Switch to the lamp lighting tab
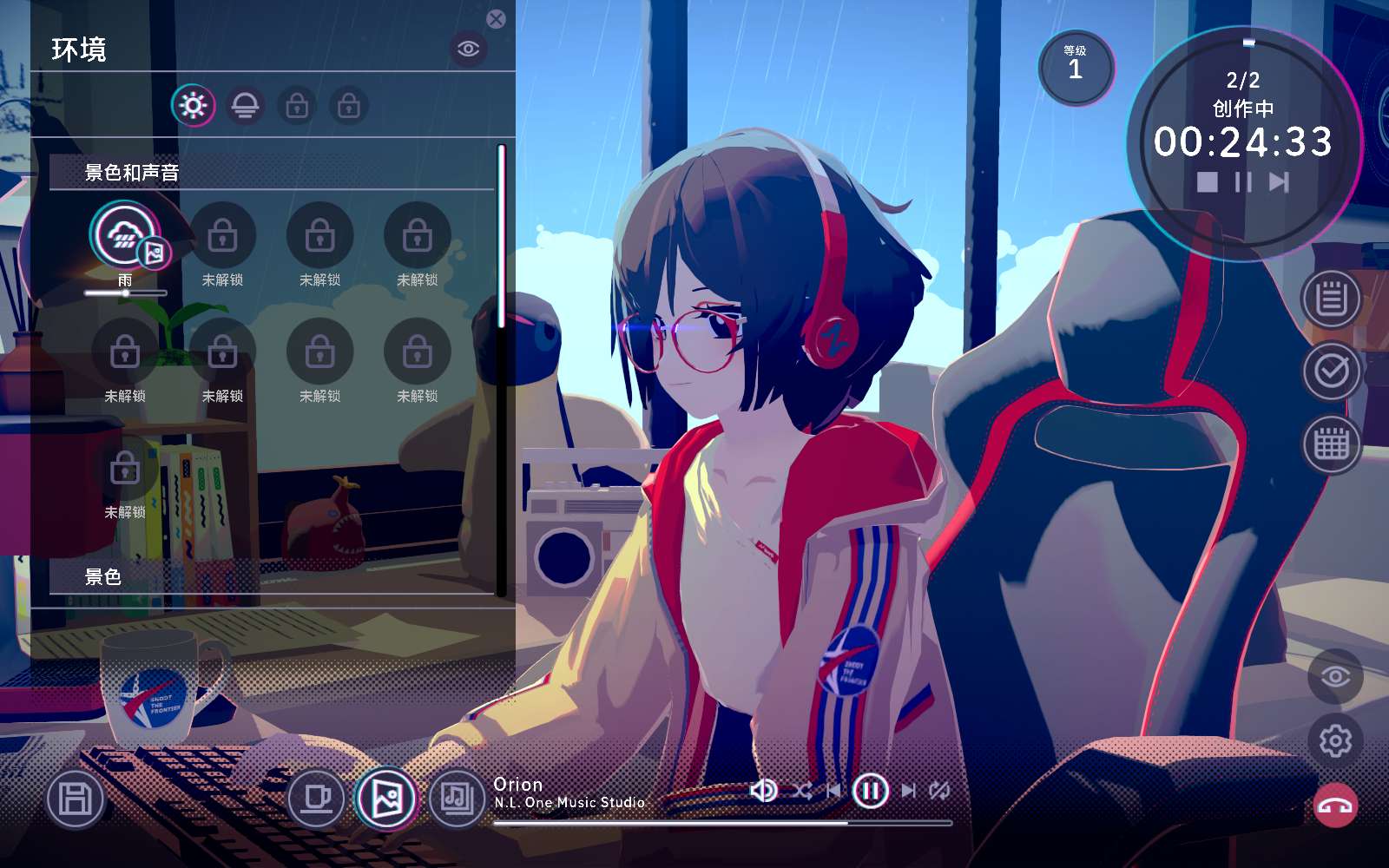The image size is (1389, 868). 245,106
